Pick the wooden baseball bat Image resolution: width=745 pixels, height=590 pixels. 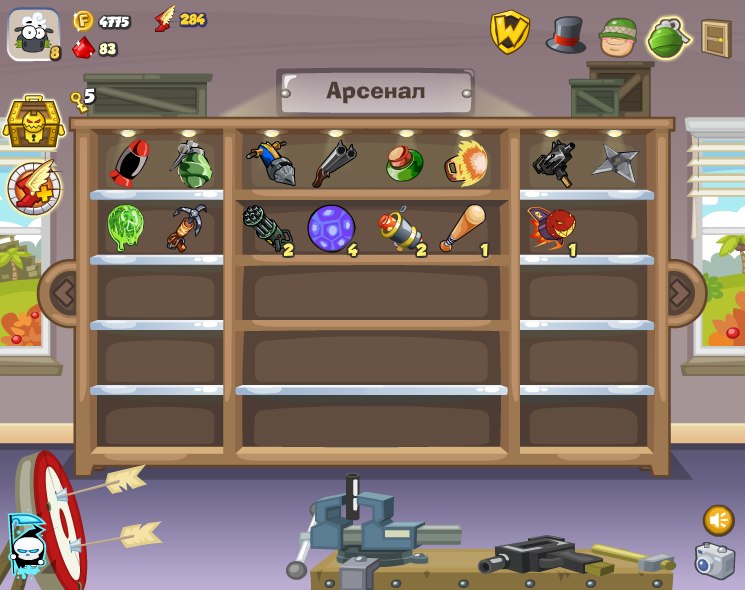coord(463,229)
